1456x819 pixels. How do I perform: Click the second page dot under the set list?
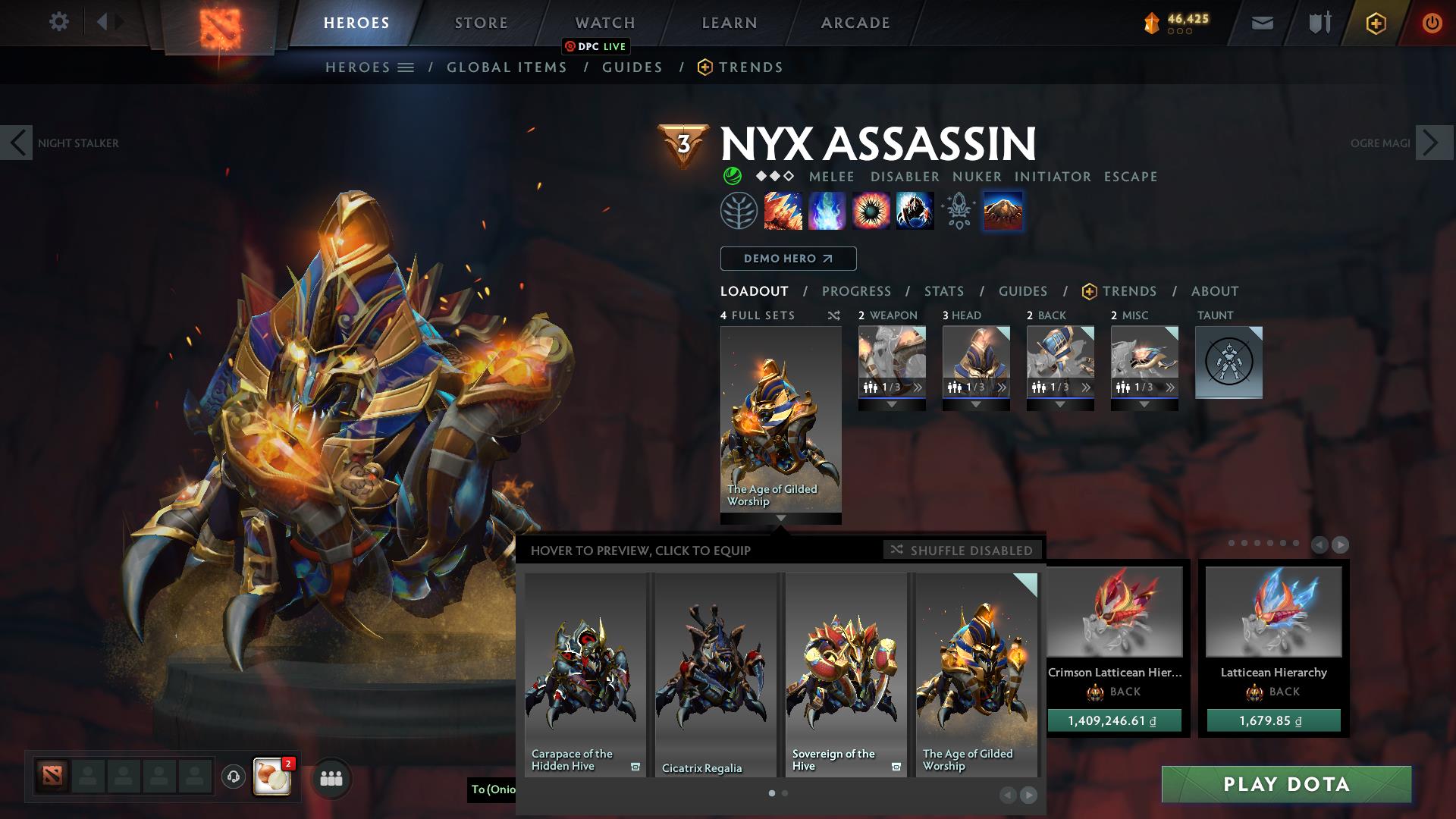point(784,792)
